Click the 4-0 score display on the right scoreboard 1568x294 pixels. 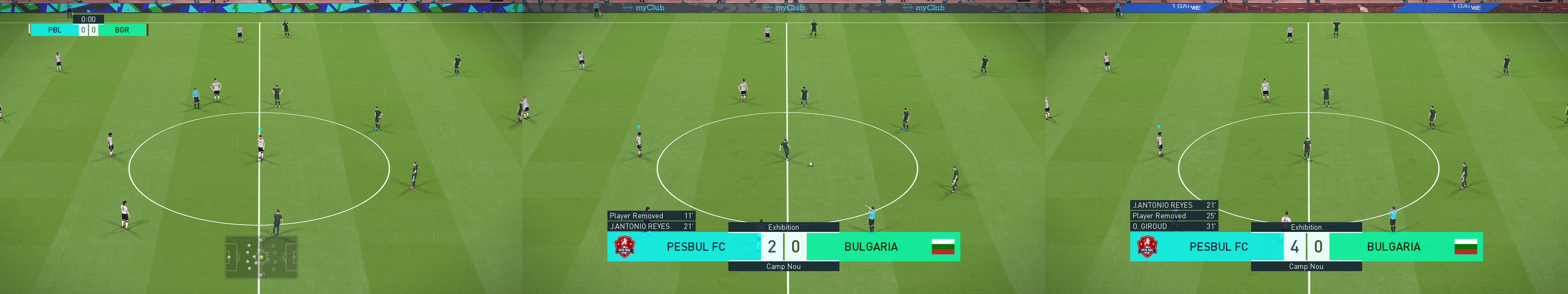click(x=1306, y=247)
